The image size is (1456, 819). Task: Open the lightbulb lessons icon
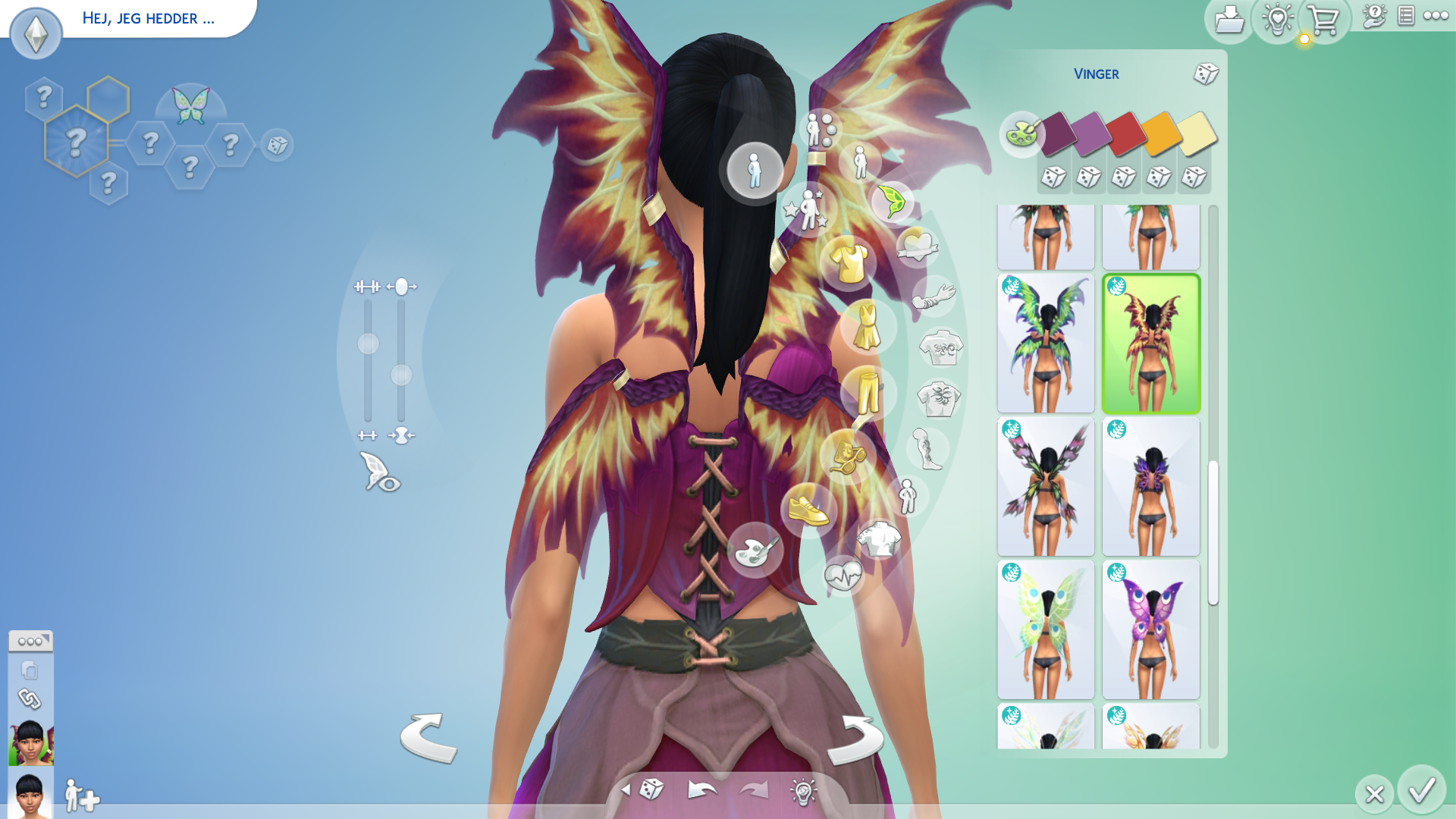(1278, 20)
